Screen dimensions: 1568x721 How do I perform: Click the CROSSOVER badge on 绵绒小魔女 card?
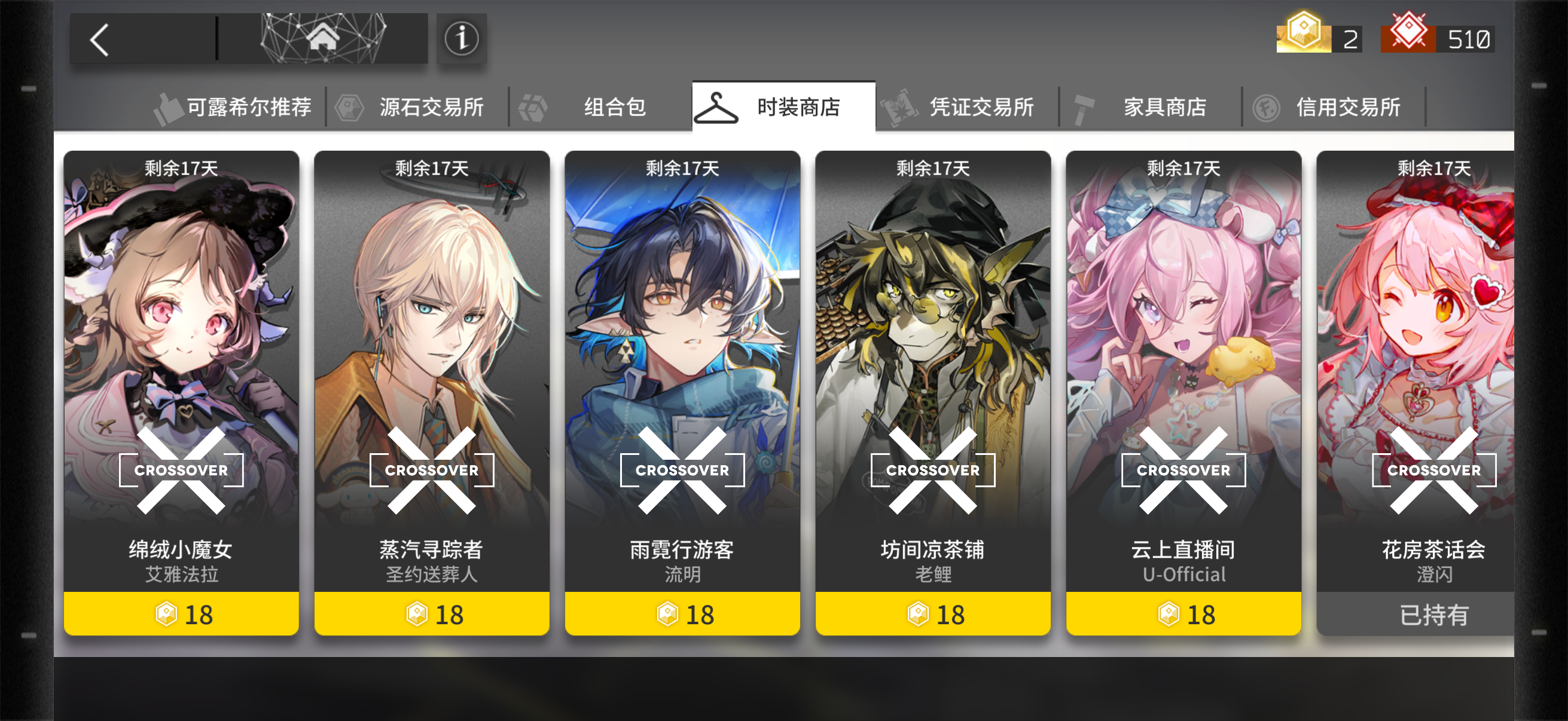click(181, 469)
